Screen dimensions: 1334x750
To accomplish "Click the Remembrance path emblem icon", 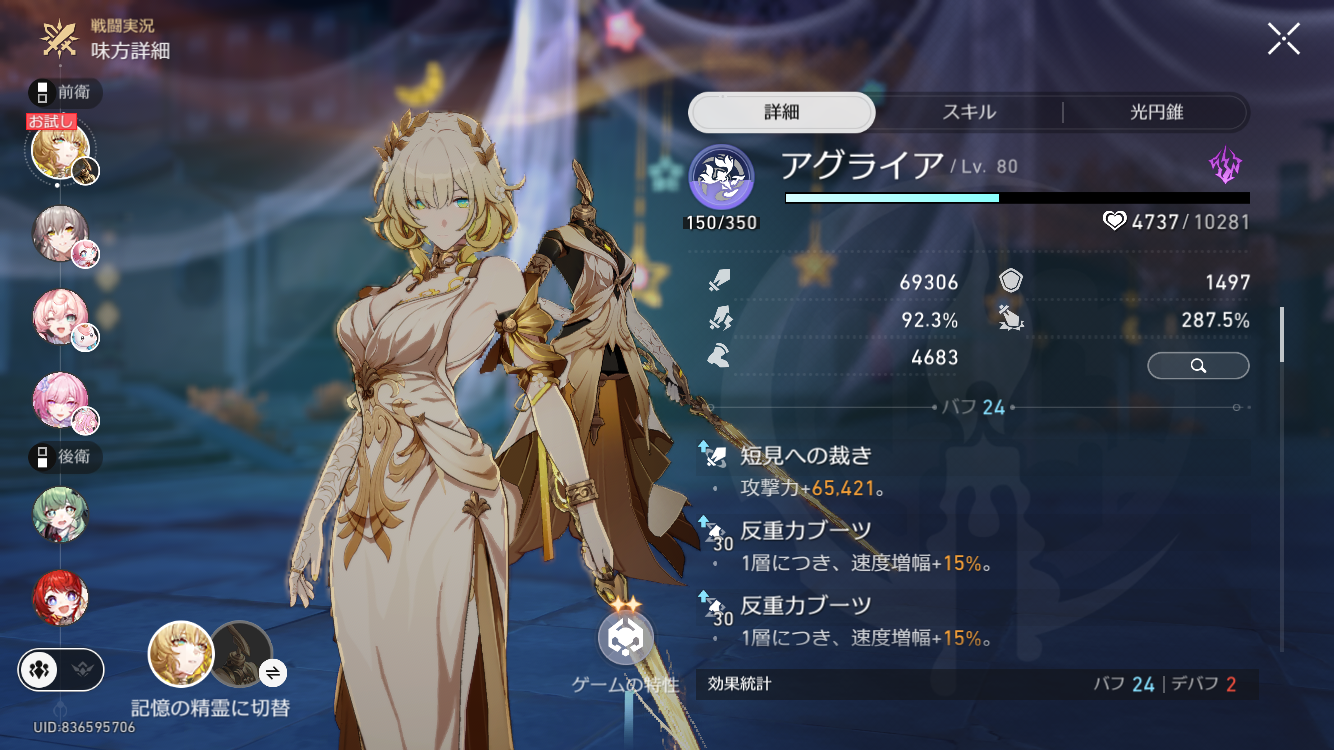I will 721,177.
